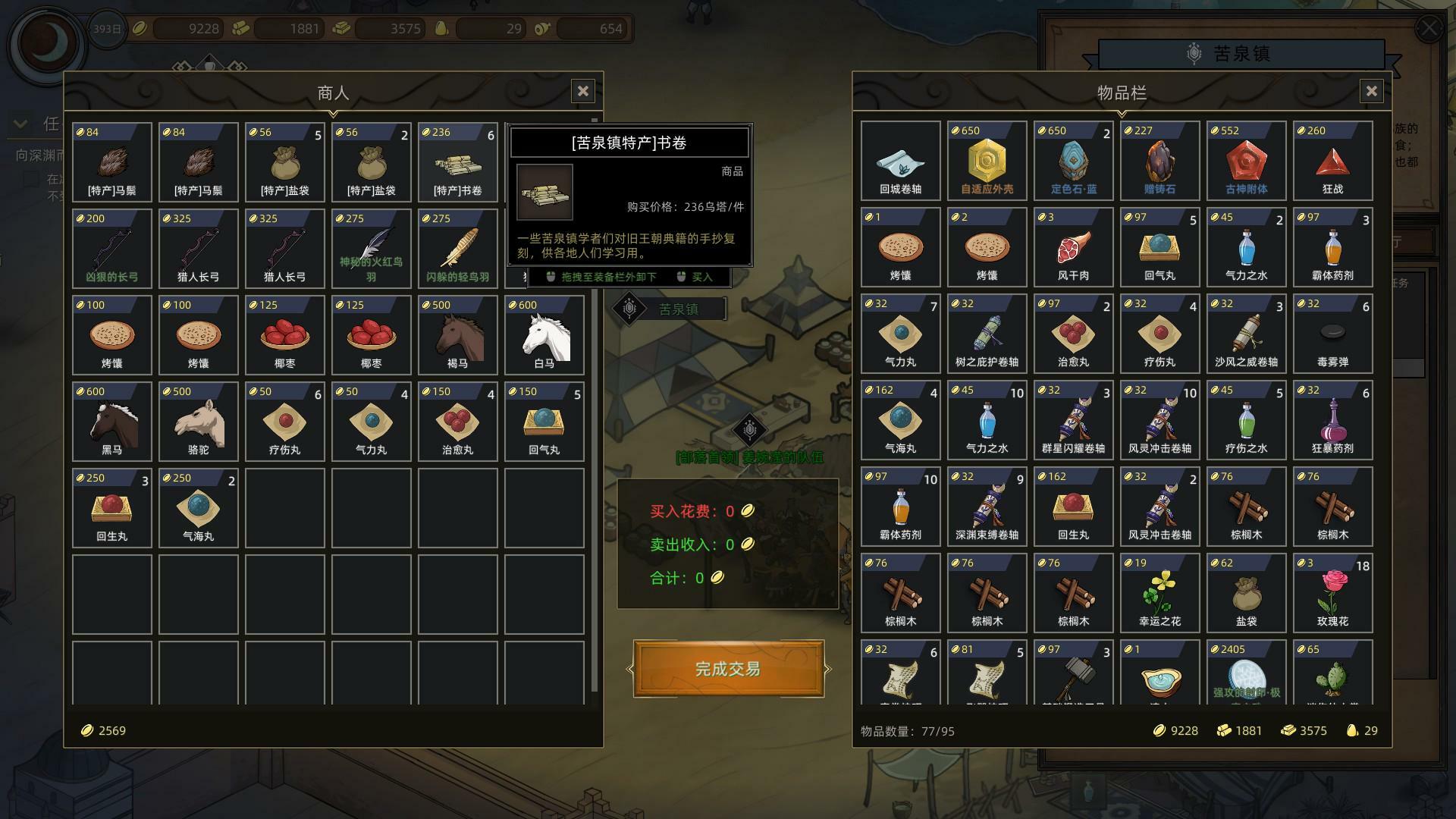The height and width of the screenshot is (819, 1456).
Task: Select the 风干肉 dried meat slot
Action: [1073, 247]
